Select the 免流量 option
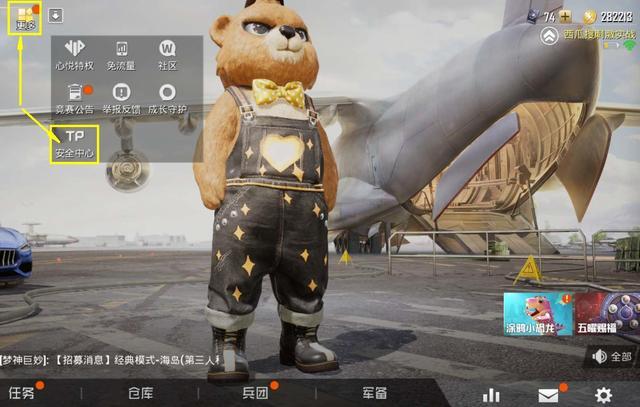 pos(122,54)
